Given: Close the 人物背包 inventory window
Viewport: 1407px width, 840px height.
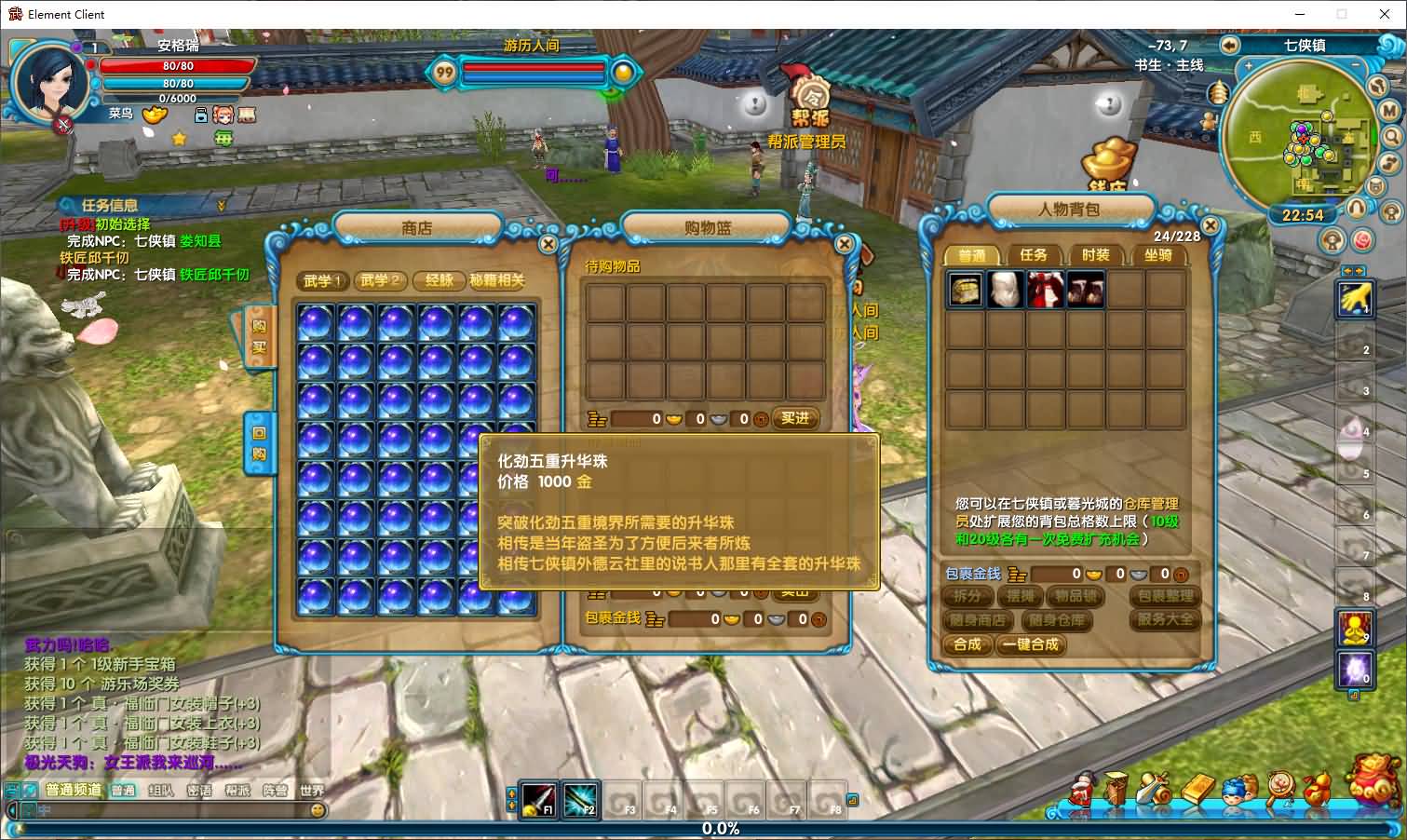Looking at the screenshot, I should [1210, 225].
